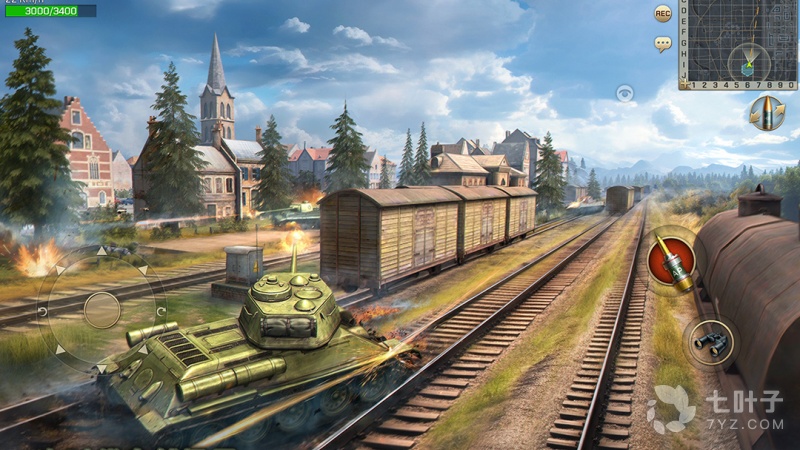Fire the AP shell button
This screenshot has width=800, height=450.
[670, 259]
